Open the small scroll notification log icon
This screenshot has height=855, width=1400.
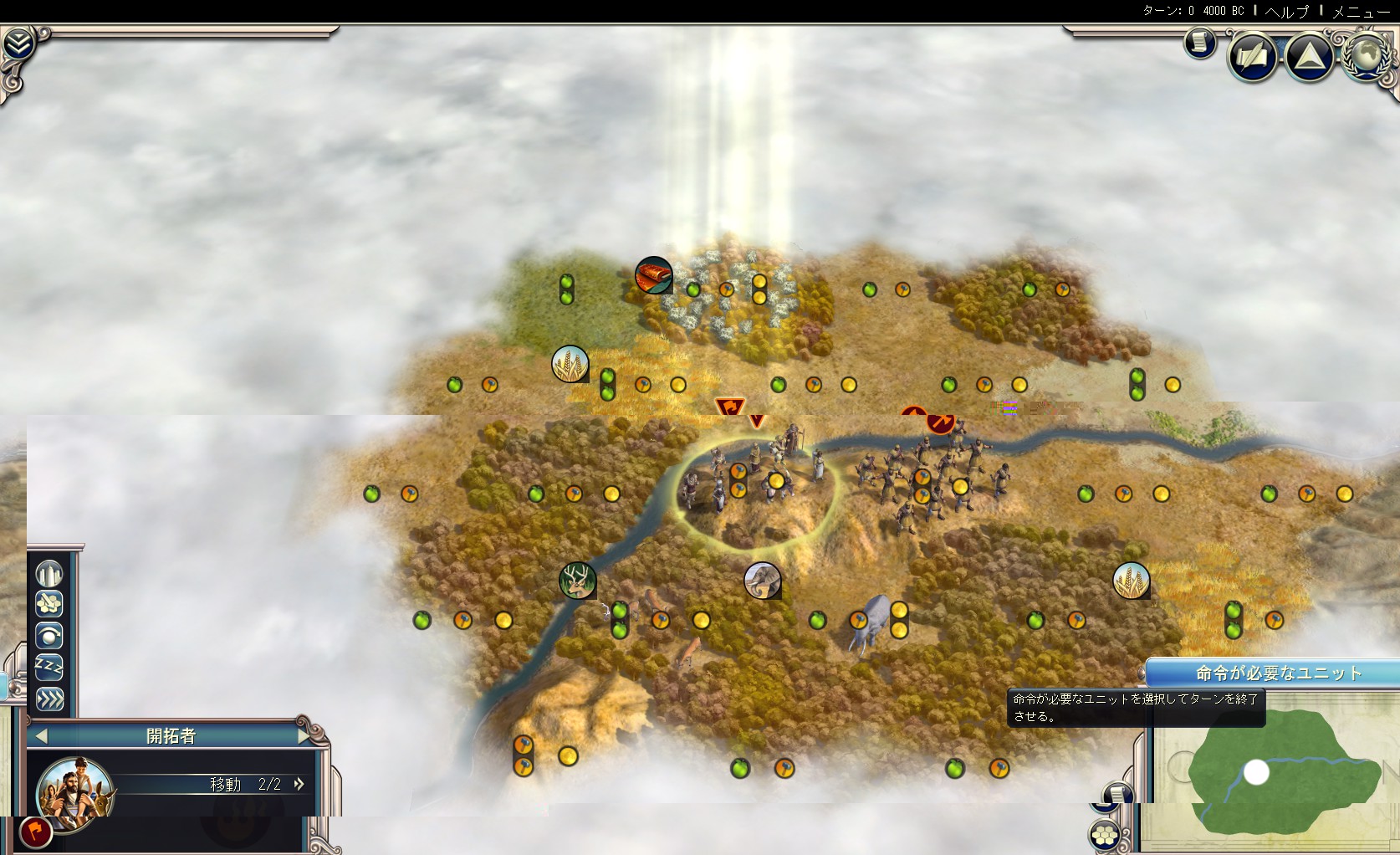pyautogui.click(x=1200, y=42)
